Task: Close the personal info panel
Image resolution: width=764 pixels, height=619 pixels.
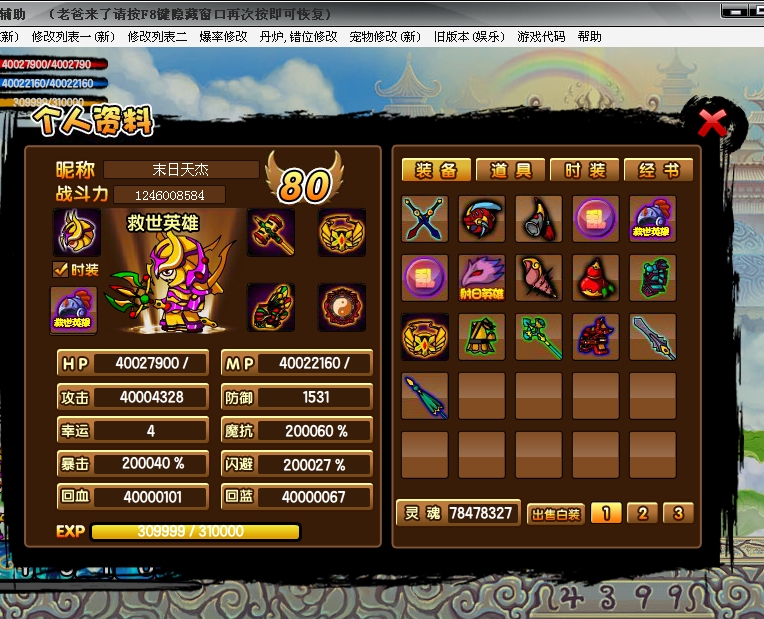Action: pyautogui.click(x=712, y=123)
